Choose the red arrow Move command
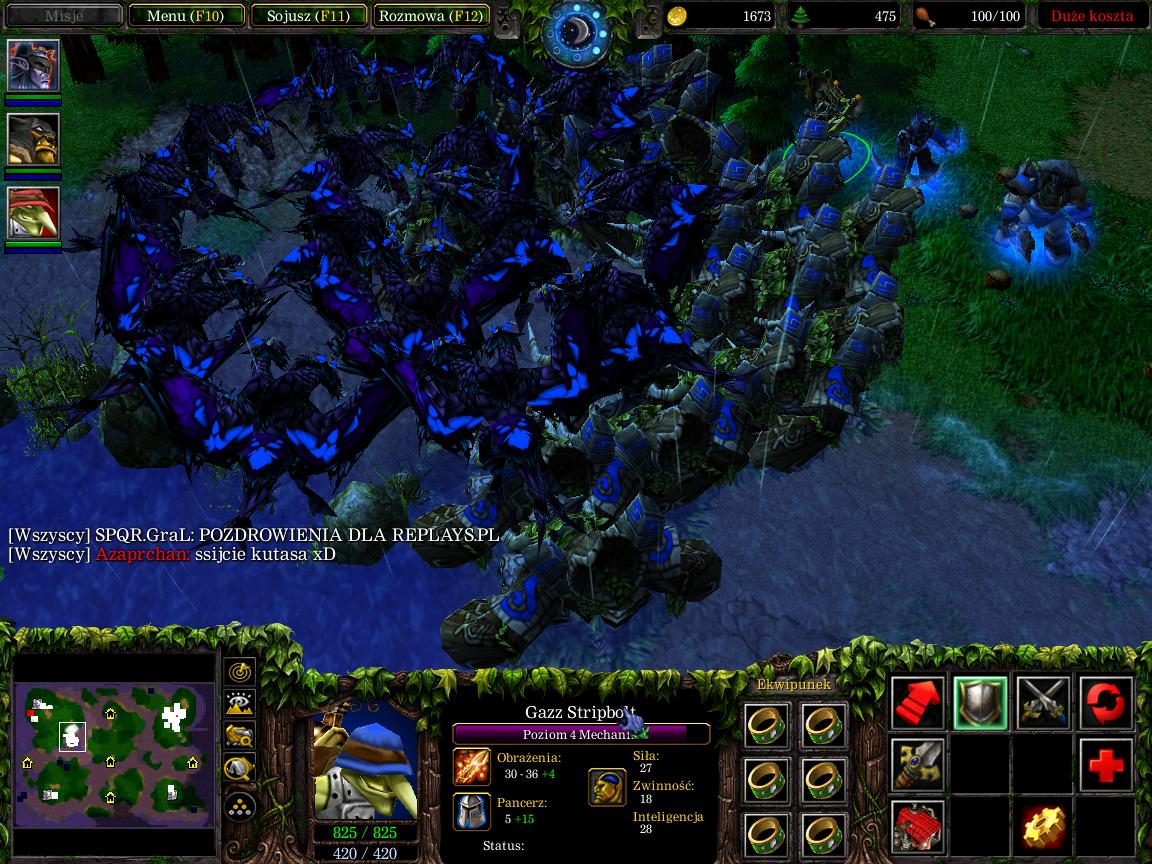Screen dimensions: 1152x864 pyautogui.click(x=918, y=702)
